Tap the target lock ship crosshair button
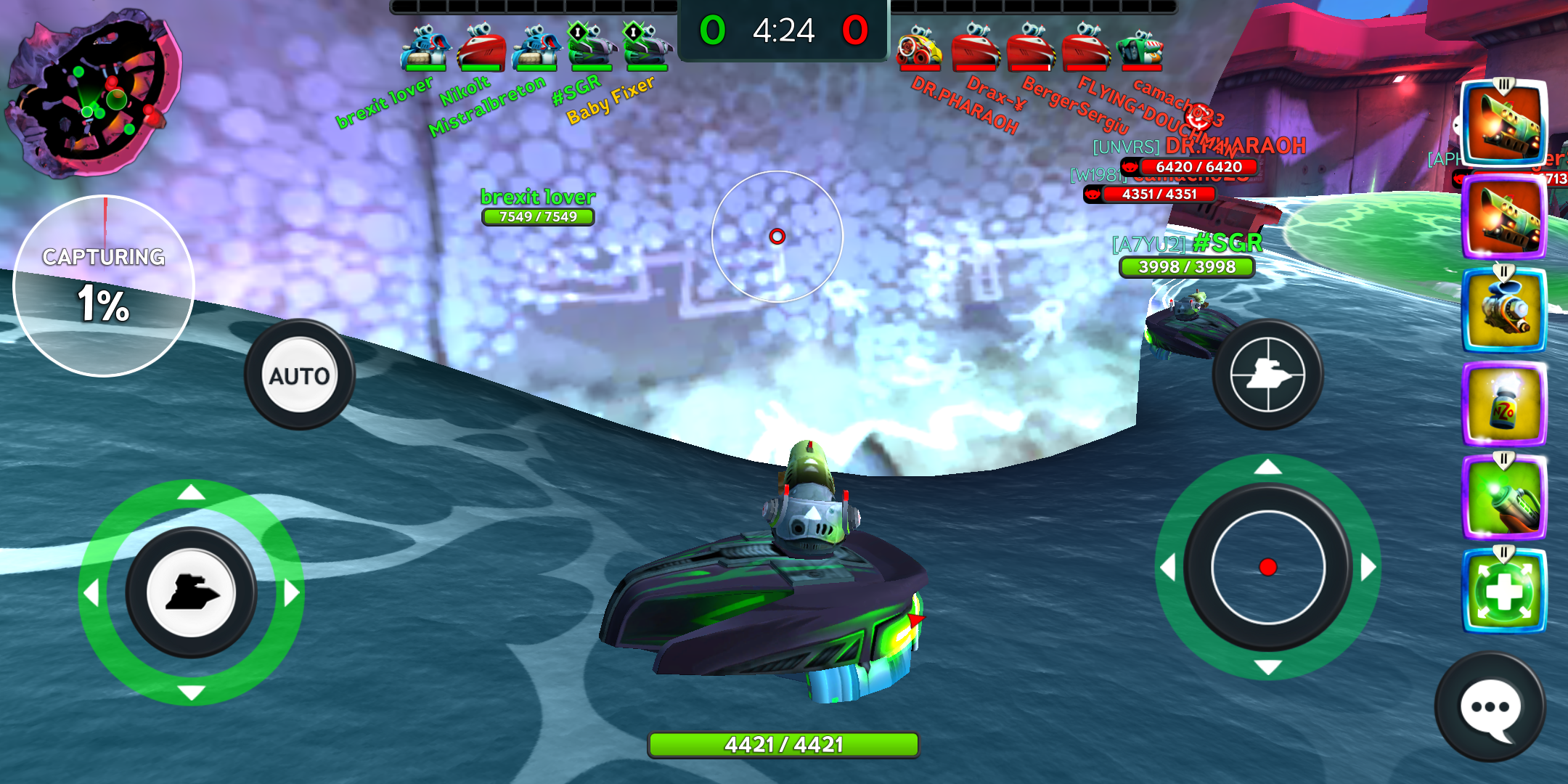 1267,375
